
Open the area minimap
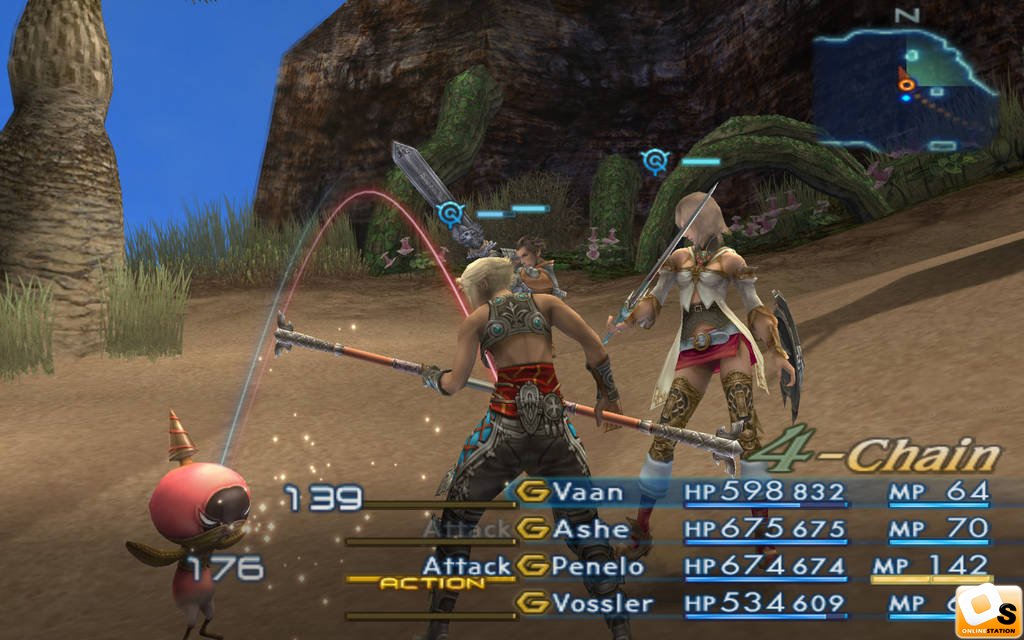click(905, 87)
